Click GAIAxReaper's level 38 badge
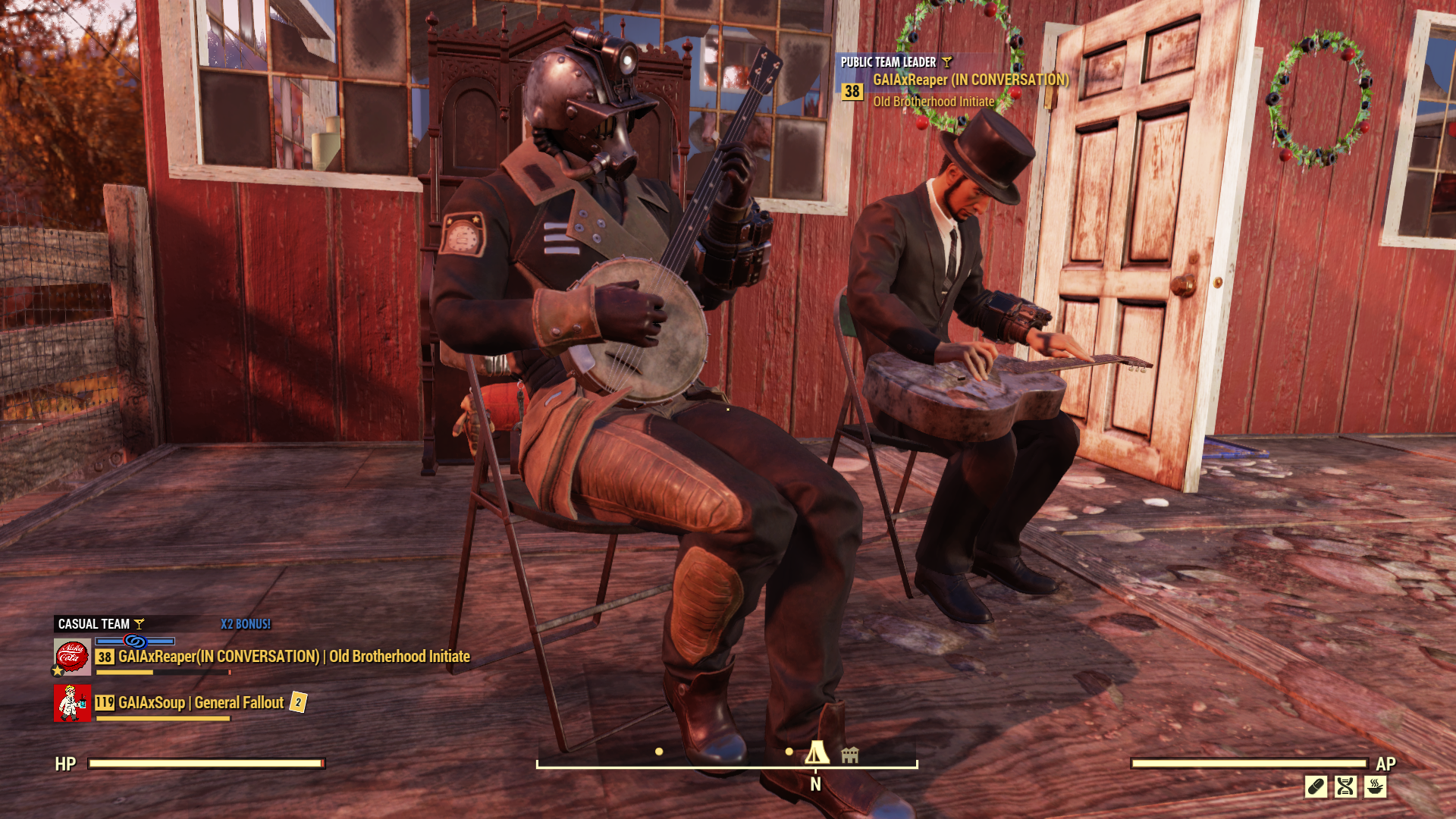Viewport: 1456px width, 819px height. 104,657
